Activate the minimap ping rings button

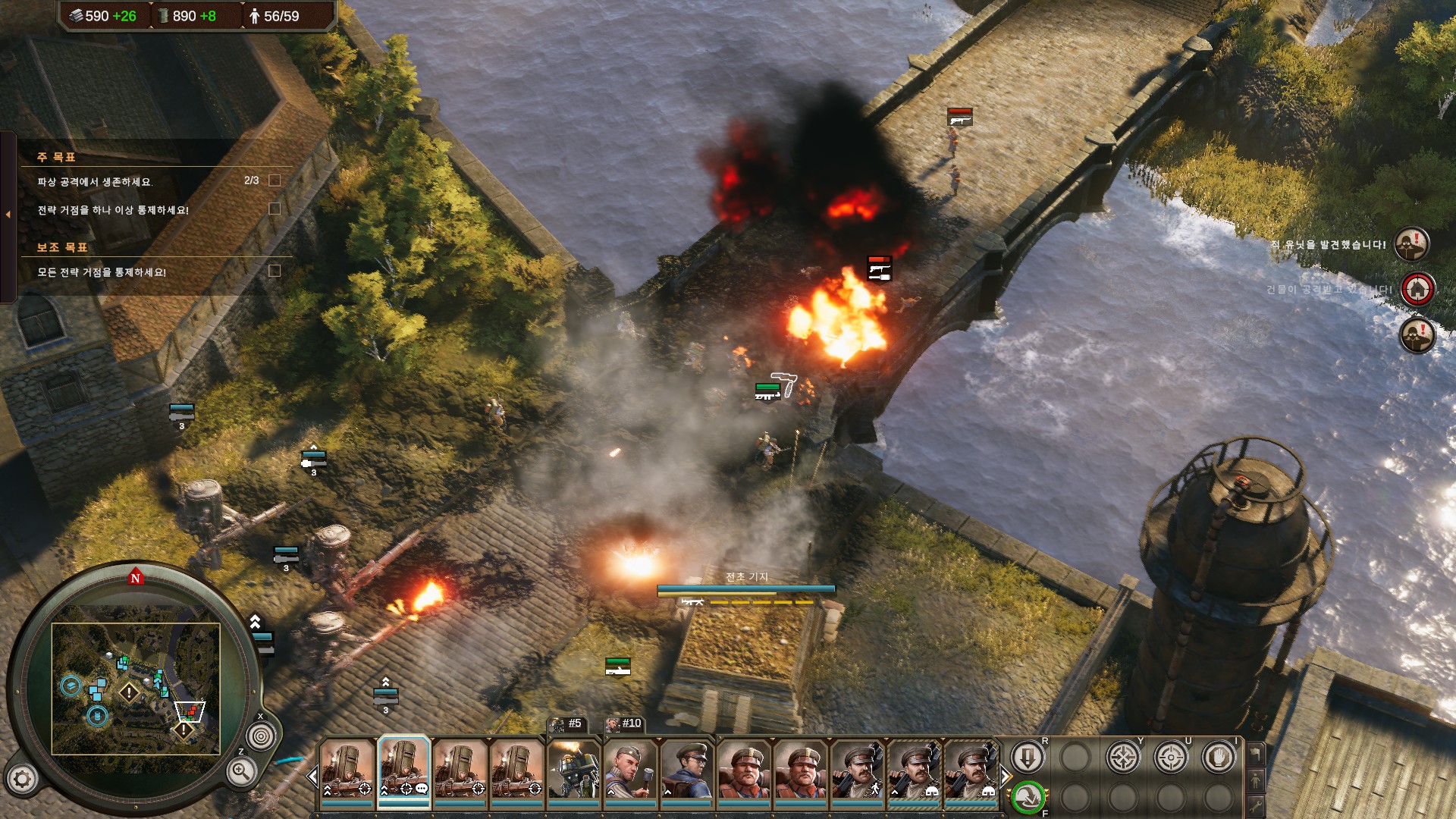click(x=261, y=736)
